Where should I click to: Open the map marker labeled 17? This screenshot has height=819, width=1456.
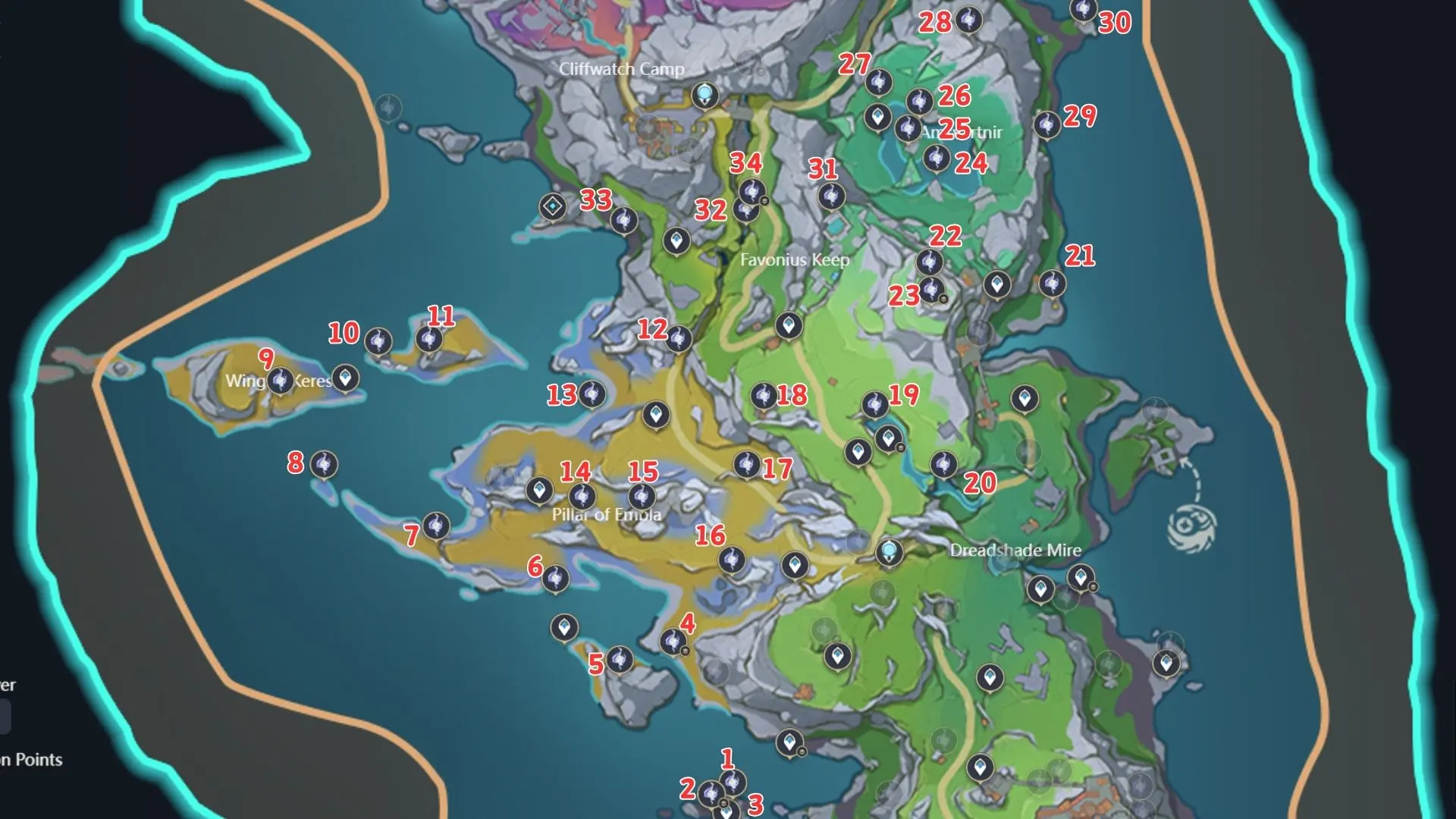(746, 464)
